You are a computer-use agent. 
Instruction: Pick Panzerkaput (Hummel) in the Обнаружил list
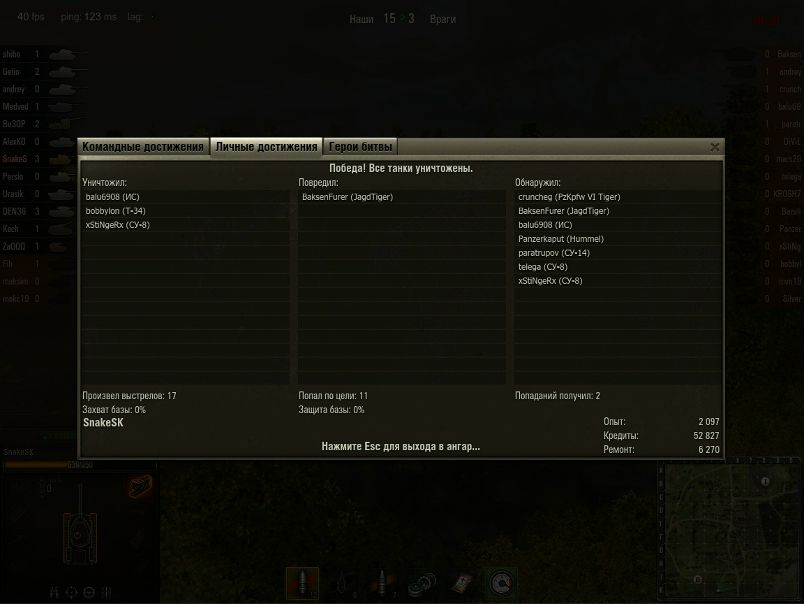coord(561,240)
